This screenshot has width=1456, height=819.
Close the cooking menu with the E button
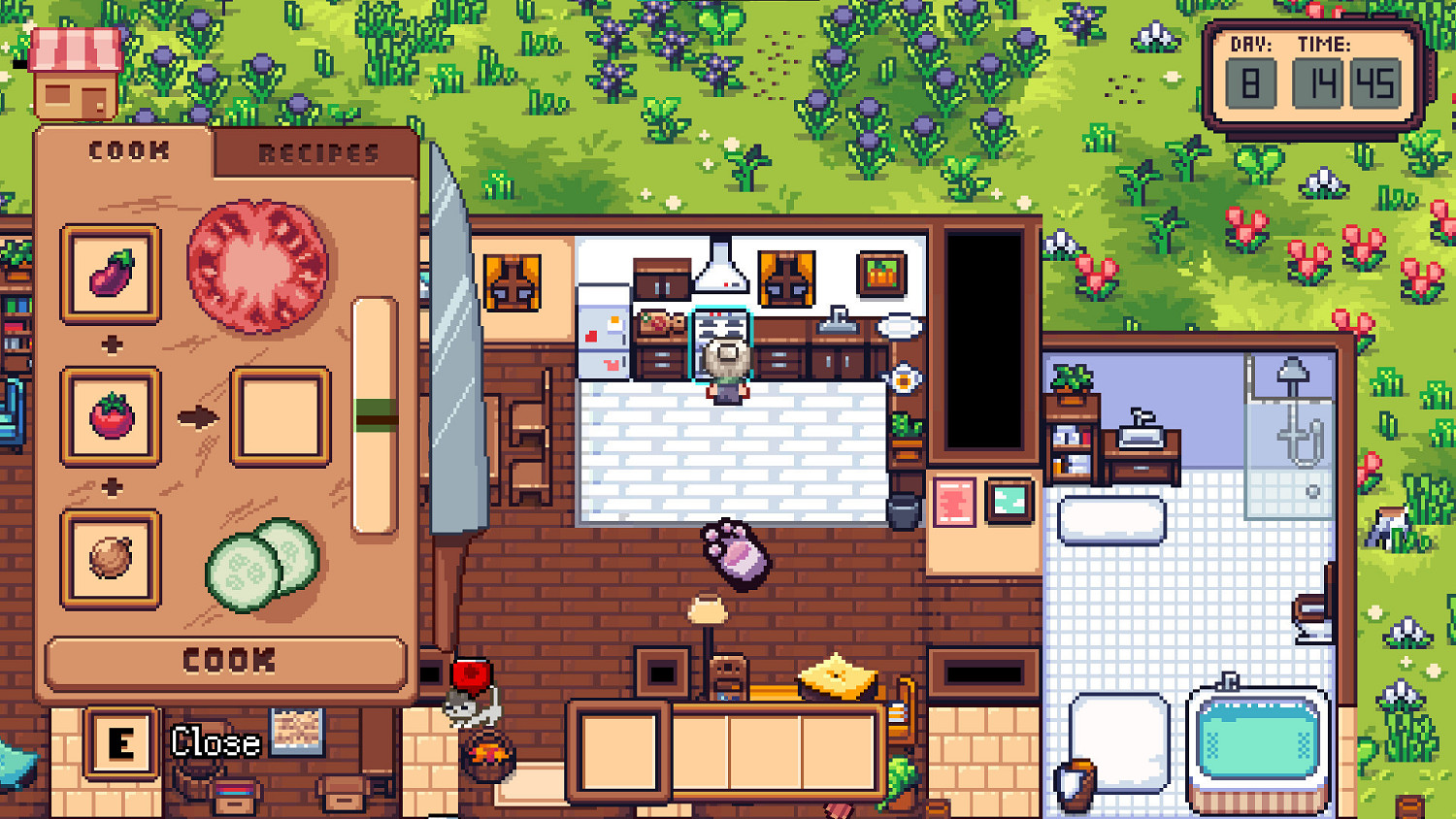121,742
